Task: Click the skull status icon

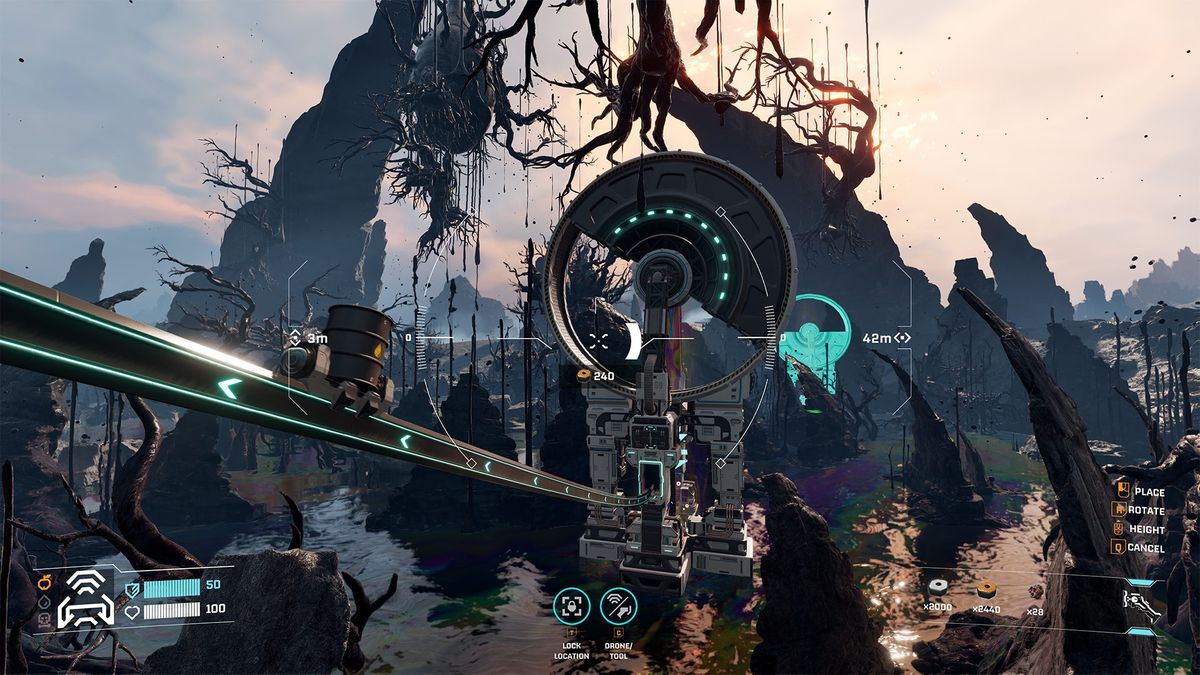Action: 45,620
